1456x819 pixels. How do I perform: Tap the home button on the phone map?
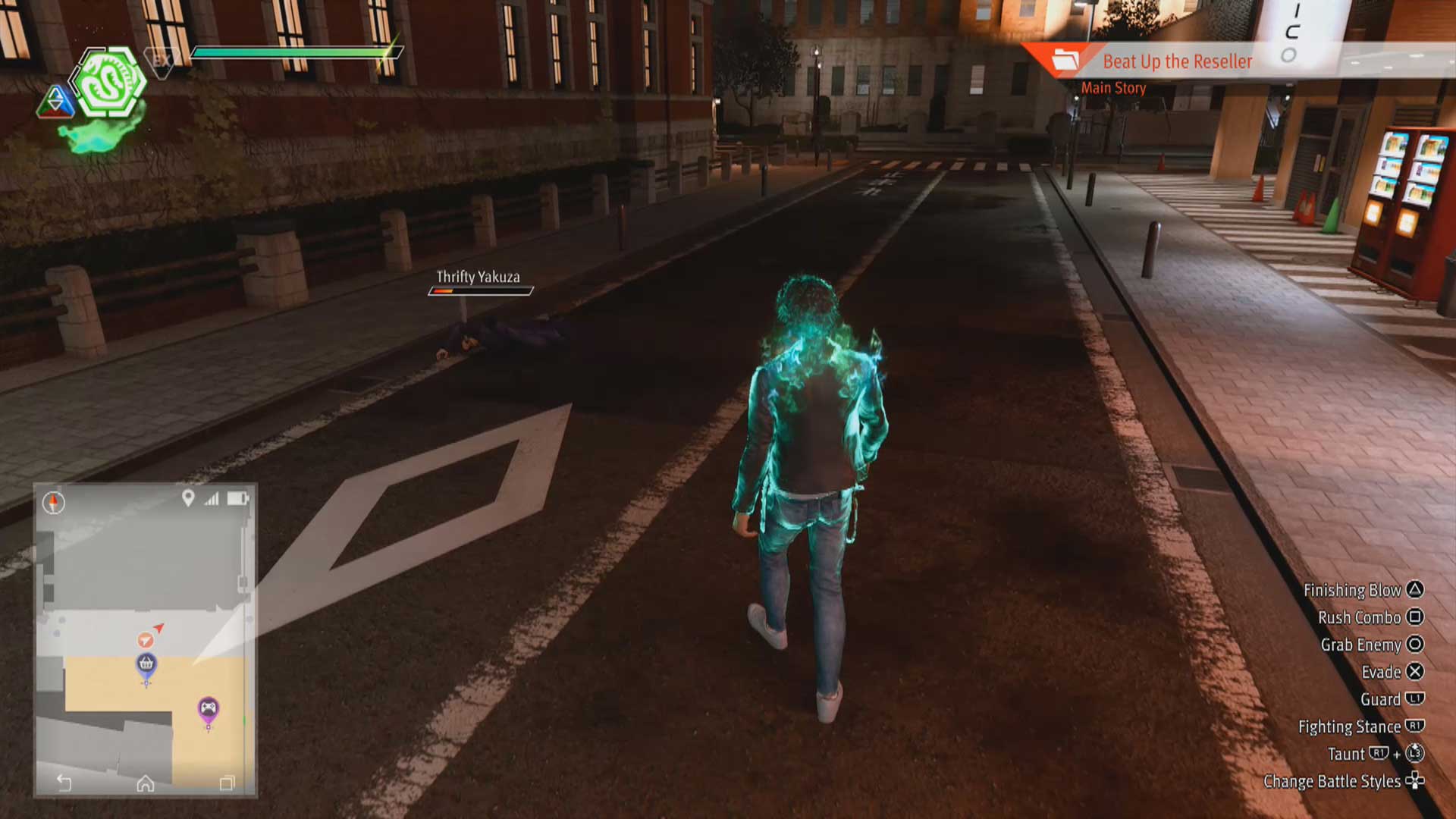[146, 783]
